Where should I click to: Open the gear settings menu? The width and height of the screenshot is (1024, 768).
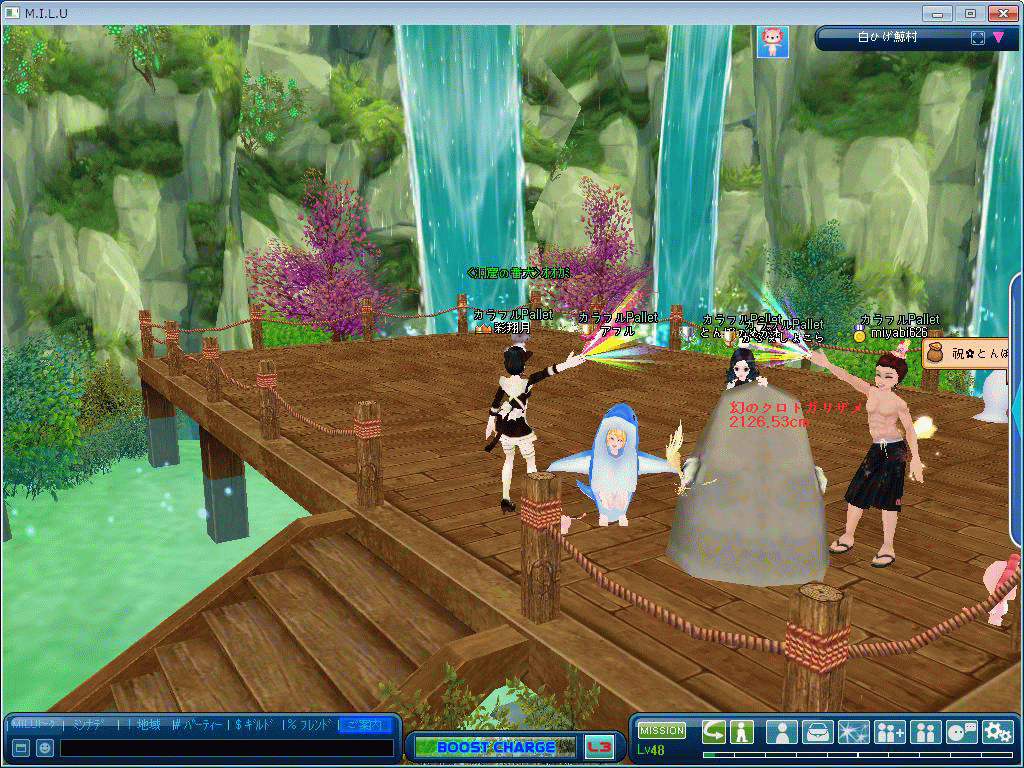(997, 732)
